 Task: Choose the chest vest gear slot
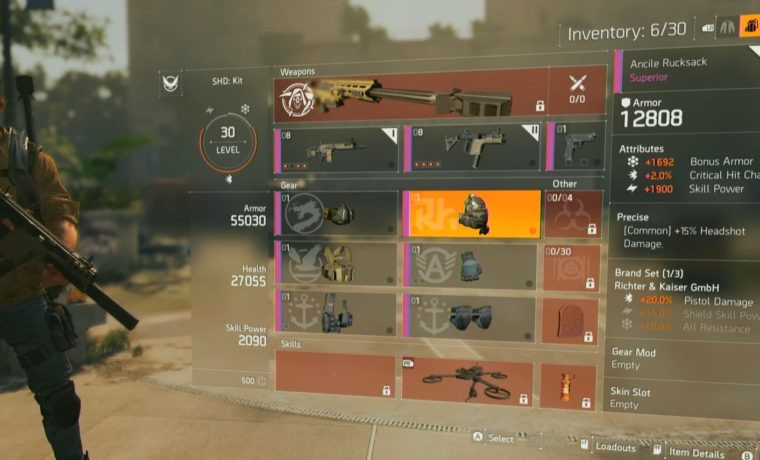point(337,264)
